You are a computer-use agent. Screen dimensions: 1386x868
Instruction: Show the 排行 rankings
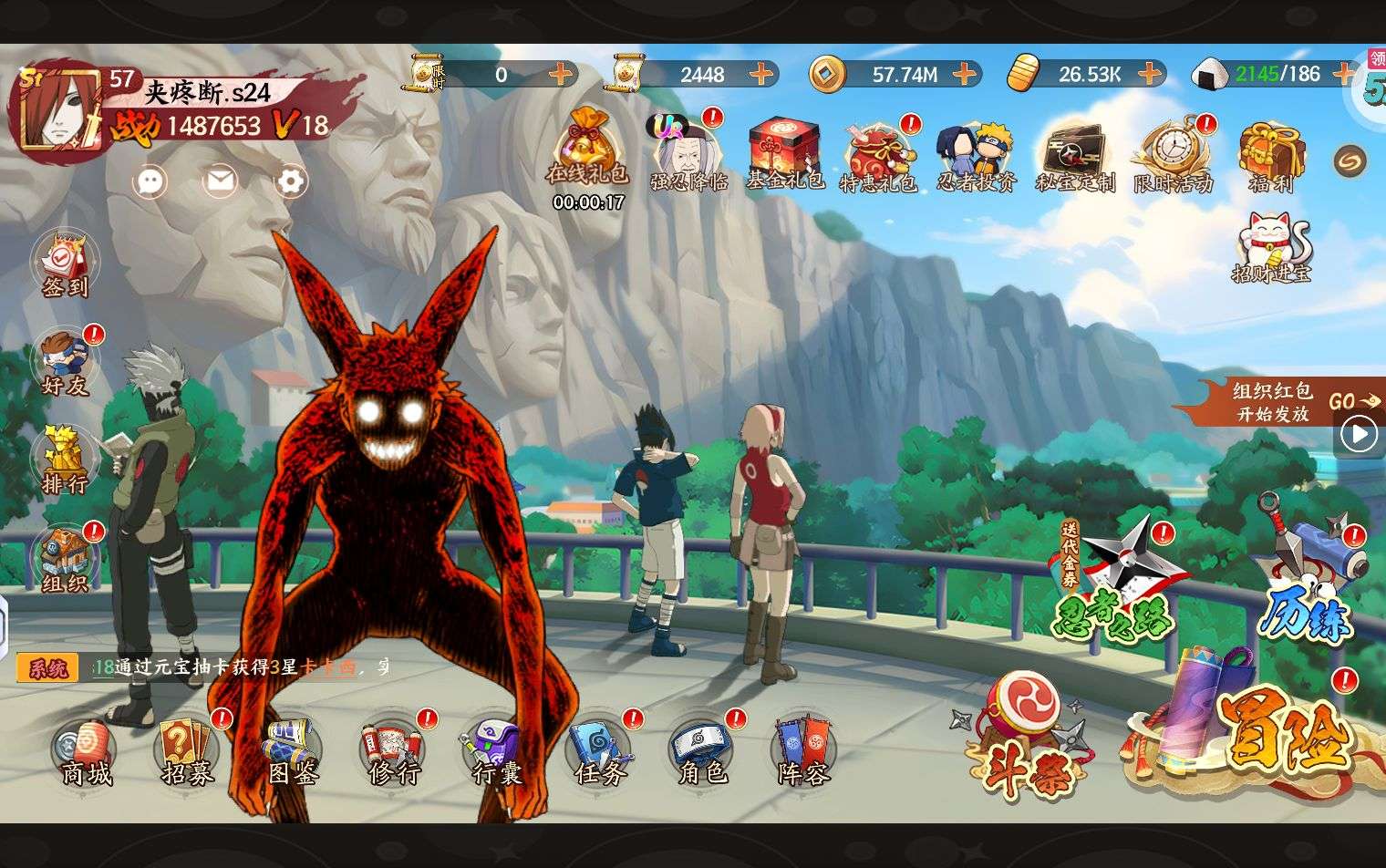[66, 460]
